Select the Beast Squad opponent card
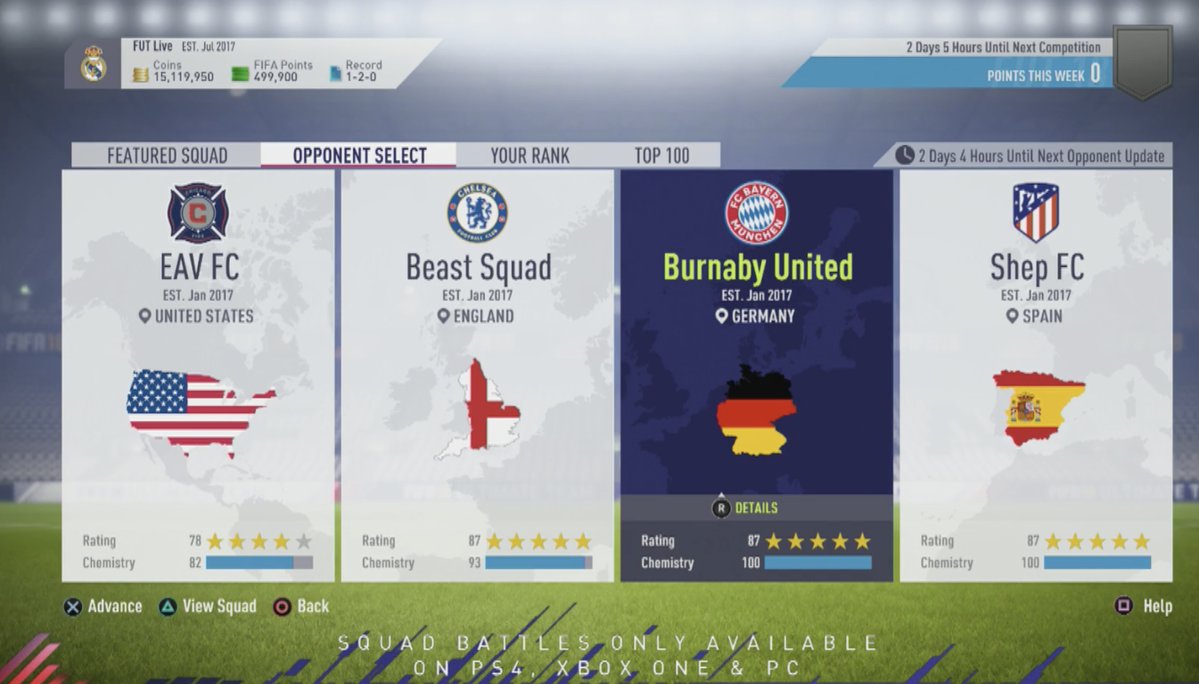Screen dimensions: 1199x684 click(x=477, y=375)
